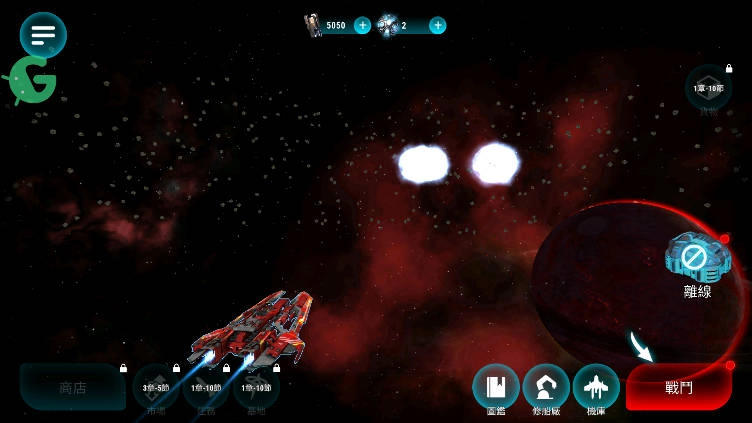Screen dimensions: 752x423
Task: Add more crystals with the plus button
Action: [437, 25]
